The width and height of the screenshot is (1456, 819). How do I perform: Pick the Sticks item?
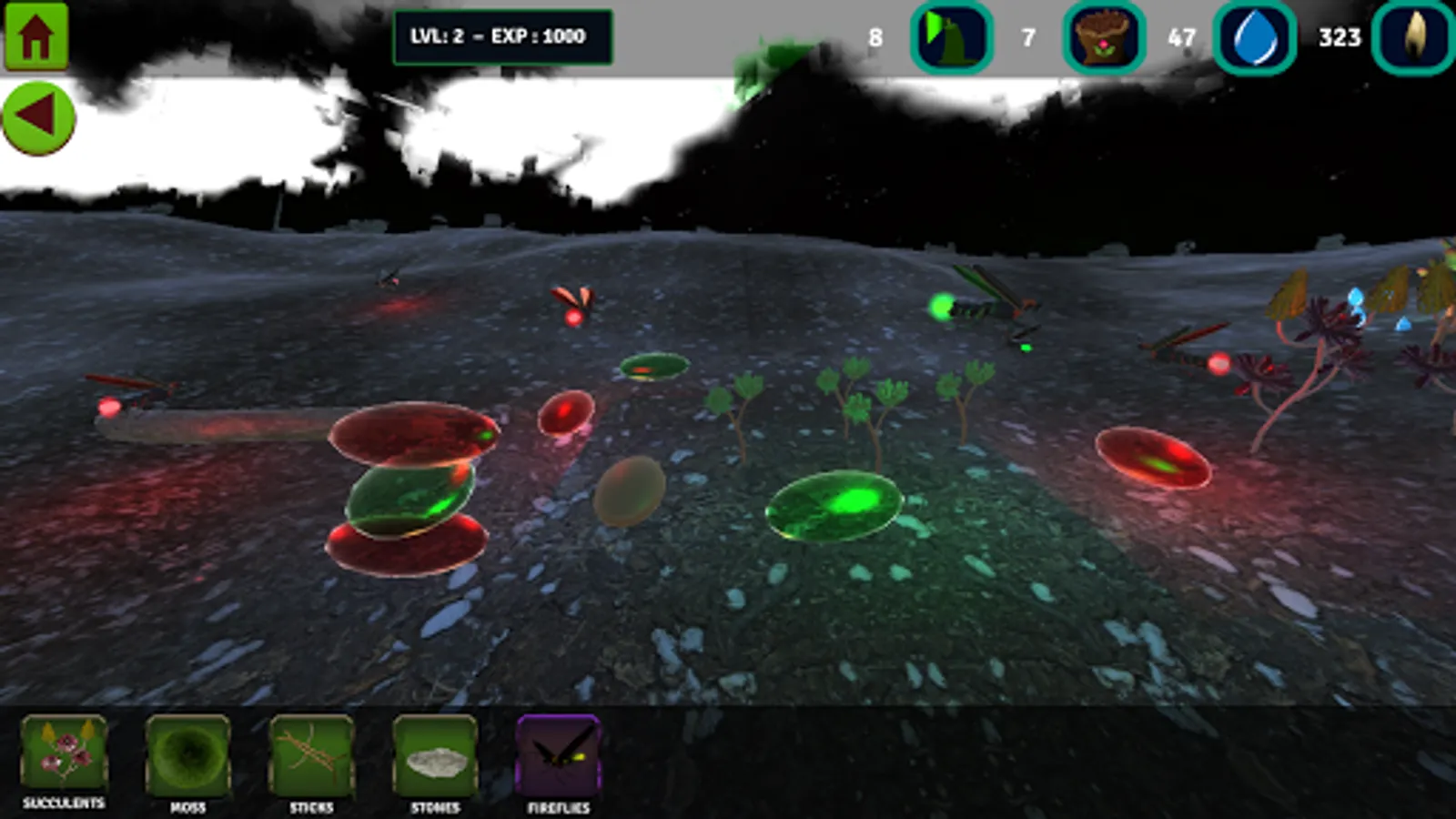point(311,755)
